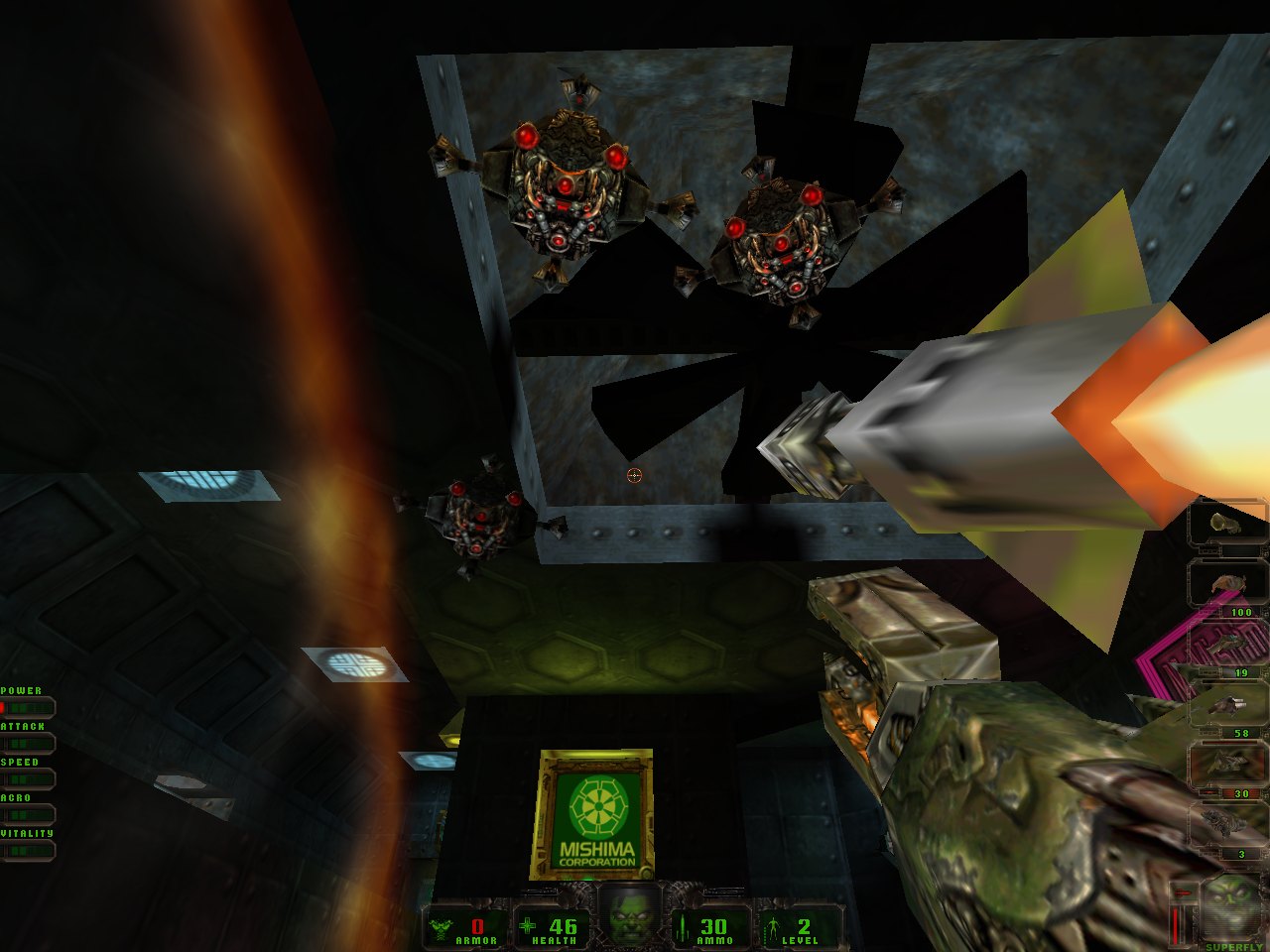Select the highlighted weapon with 30 ammo

[1227, 765]
